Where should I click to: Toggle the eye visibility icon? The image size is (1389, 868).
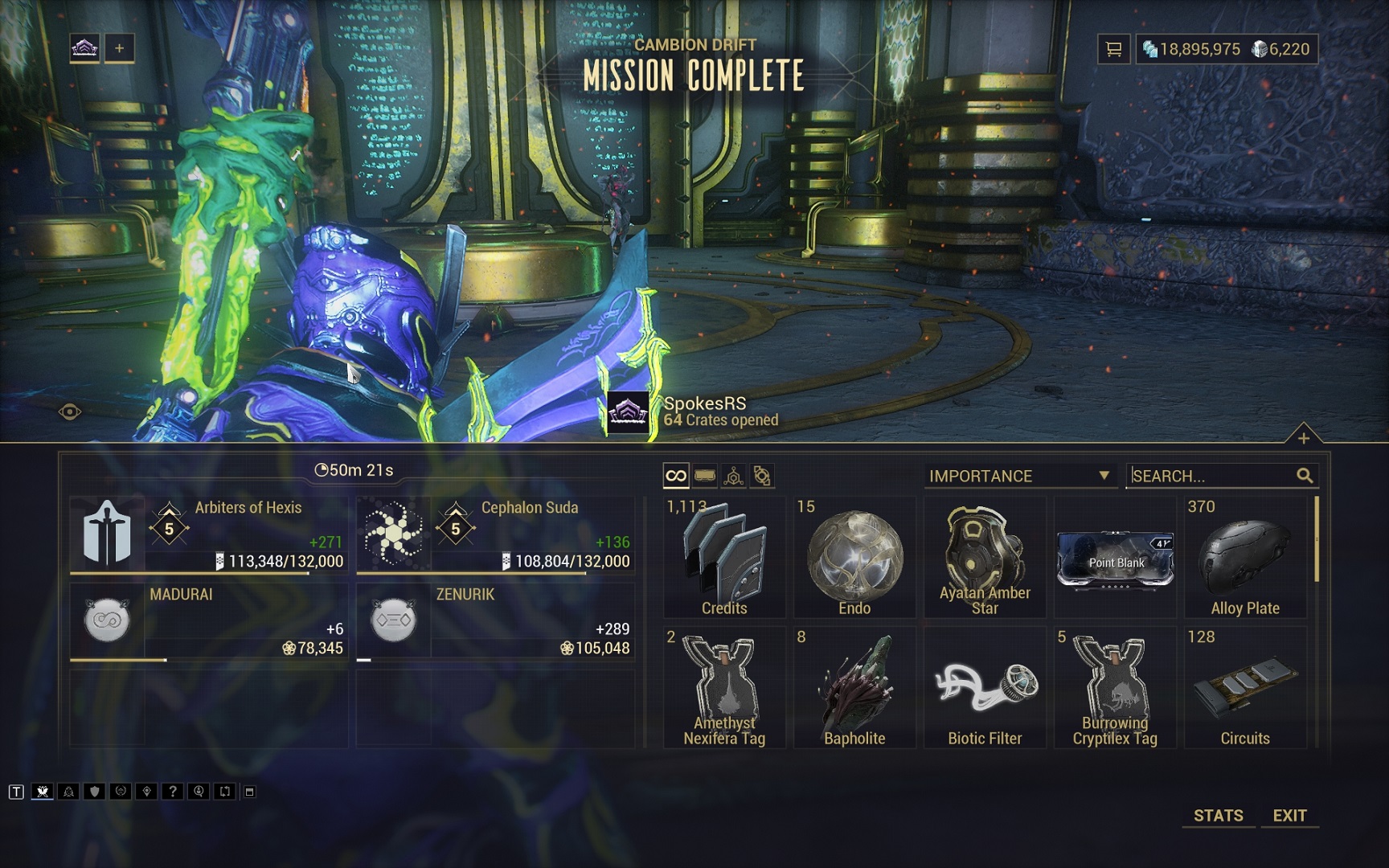70,412
